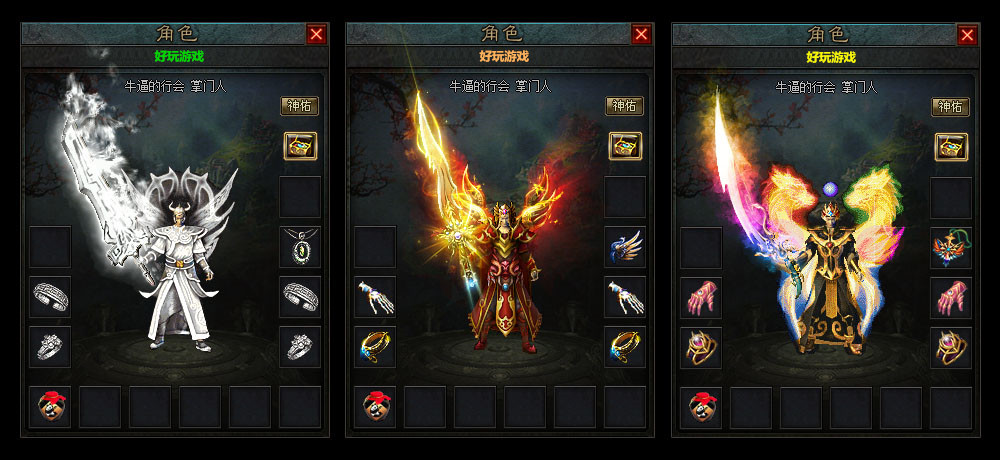
Task: Click the red-hat bear icon under the white-robed character
Action: tap(50, 406)
